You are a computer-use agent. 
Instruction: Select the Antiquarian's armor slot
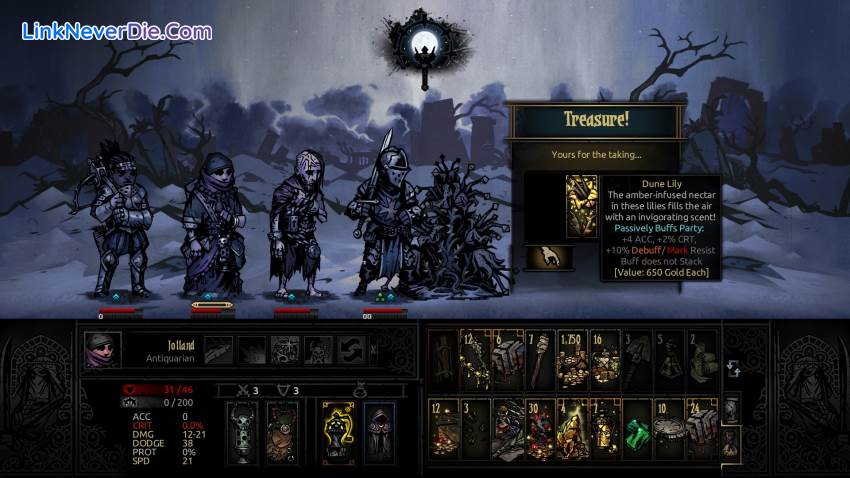click(x=281, y=431)
